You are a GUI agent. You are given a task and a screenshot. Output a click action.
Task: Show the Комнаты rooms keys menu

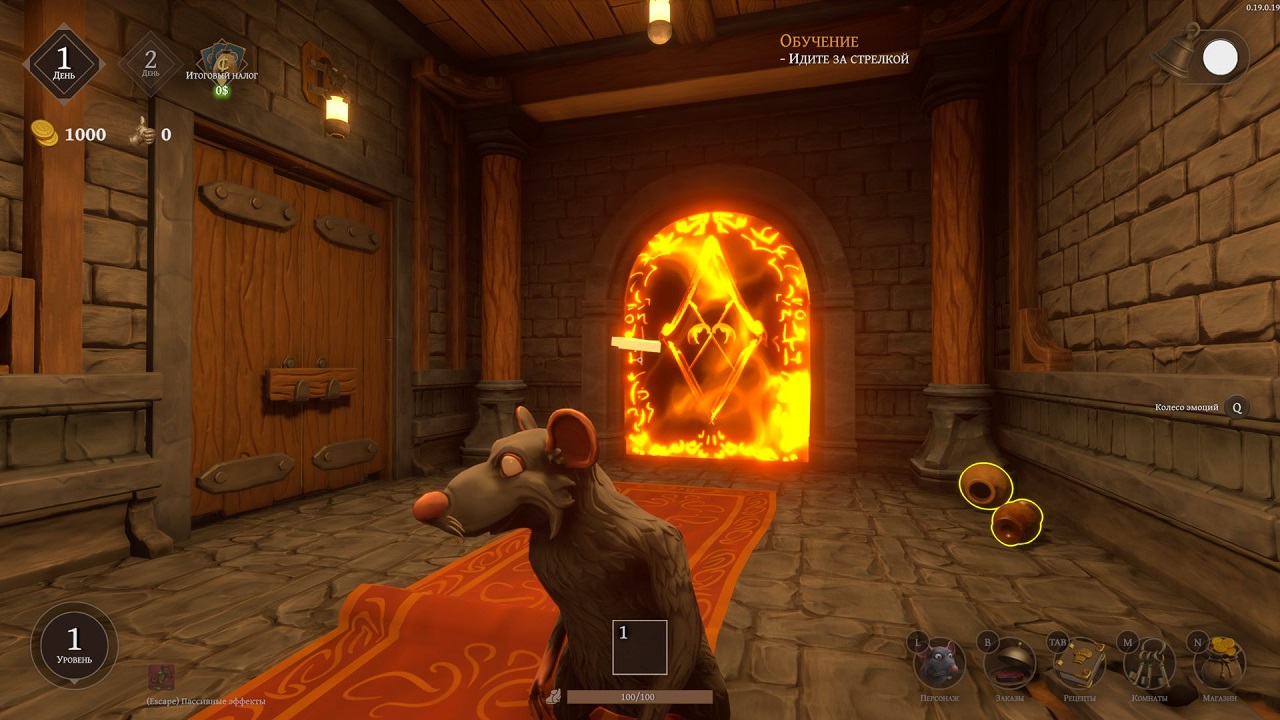1149,663
